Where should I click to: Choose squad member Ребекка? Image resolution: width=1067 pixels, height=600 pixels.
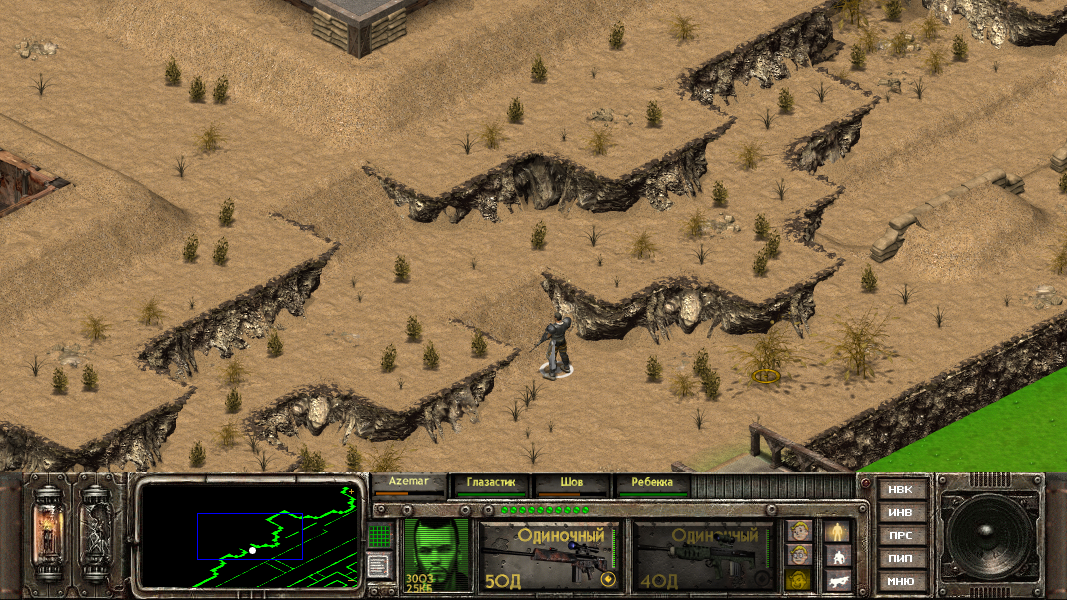652,484
